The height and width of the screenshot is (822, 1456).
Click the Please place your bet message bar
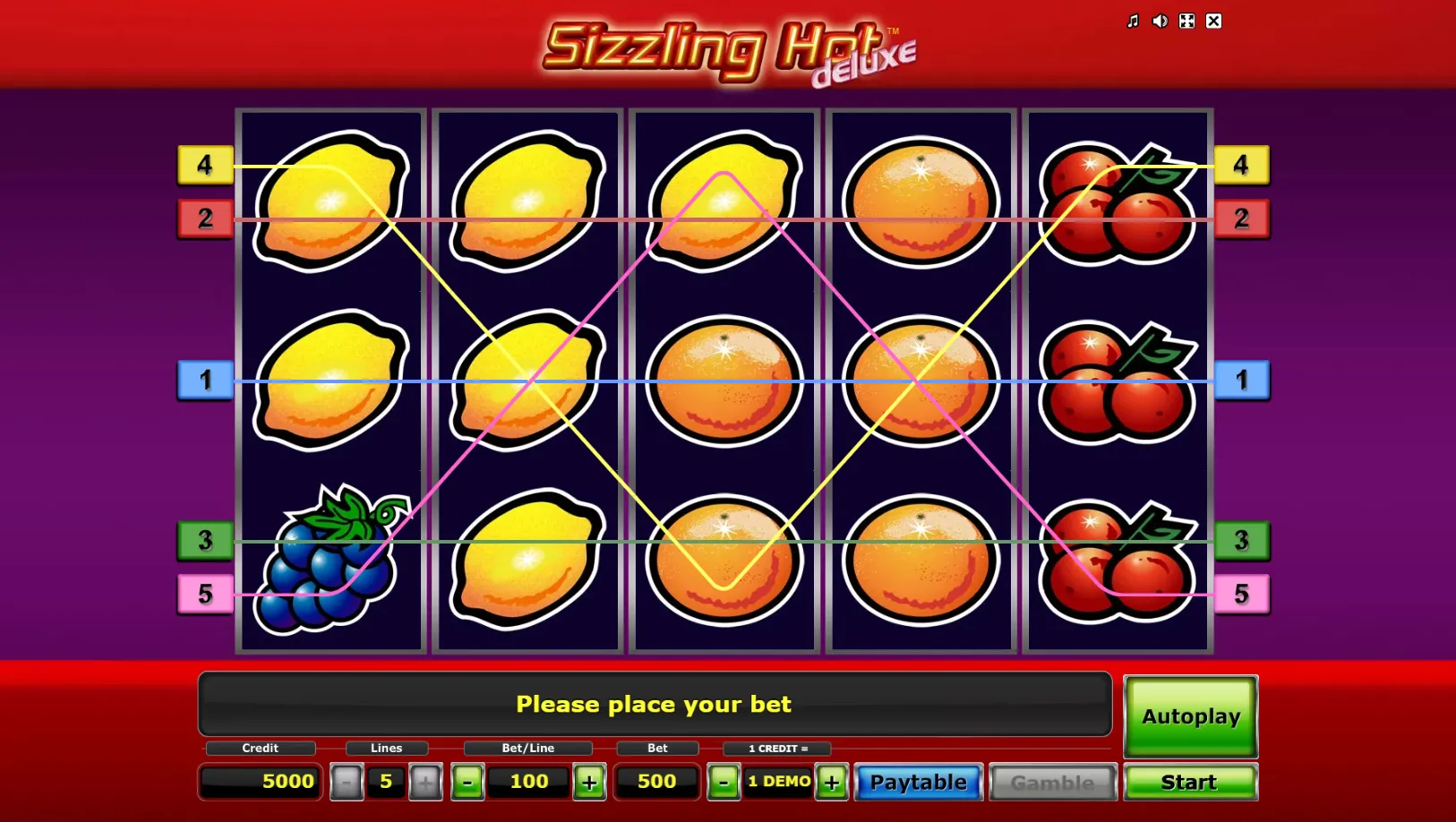tap(654, 705)
